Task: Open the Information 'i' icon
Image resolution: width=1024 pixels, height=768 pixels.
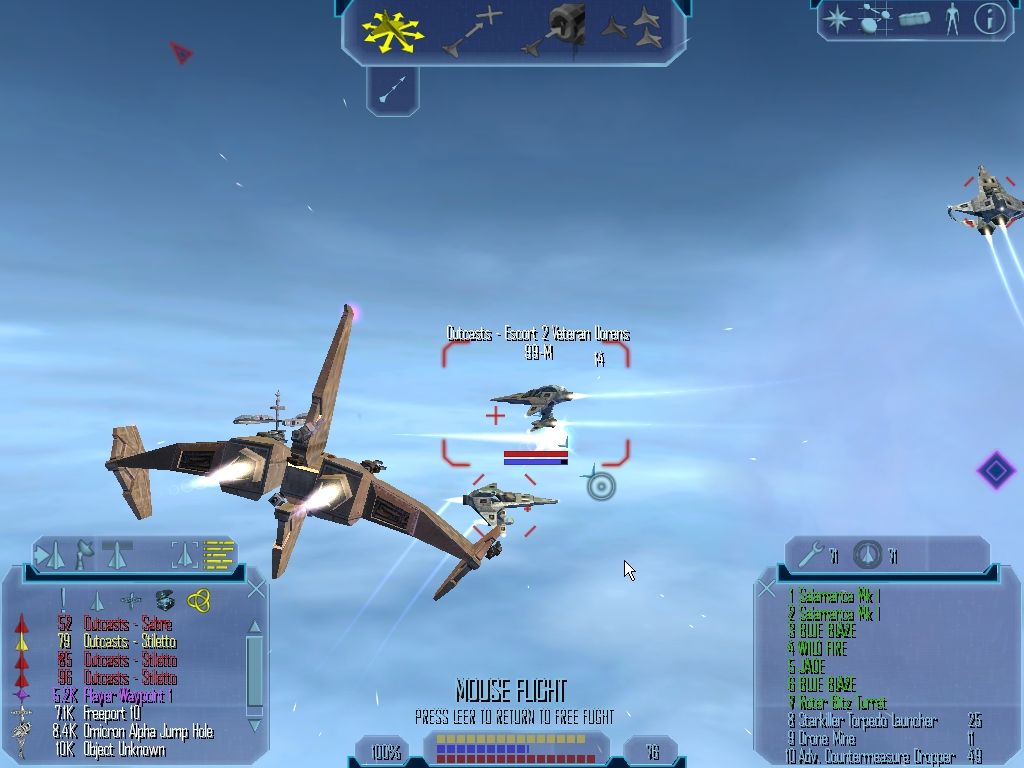Action: (x=989, y=19)
